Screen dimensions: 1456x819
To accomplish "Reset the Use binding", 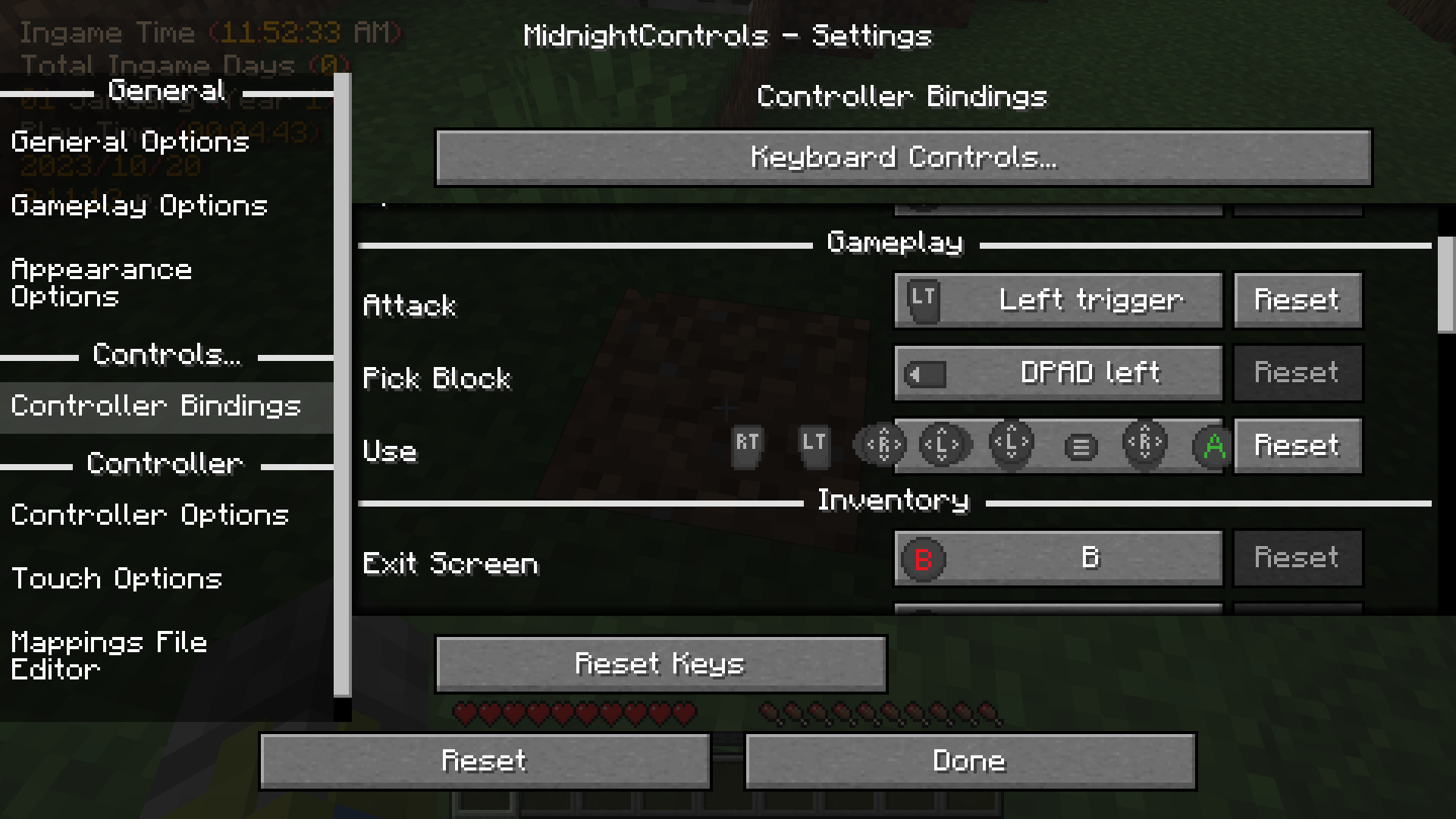I will [1298, 447].
